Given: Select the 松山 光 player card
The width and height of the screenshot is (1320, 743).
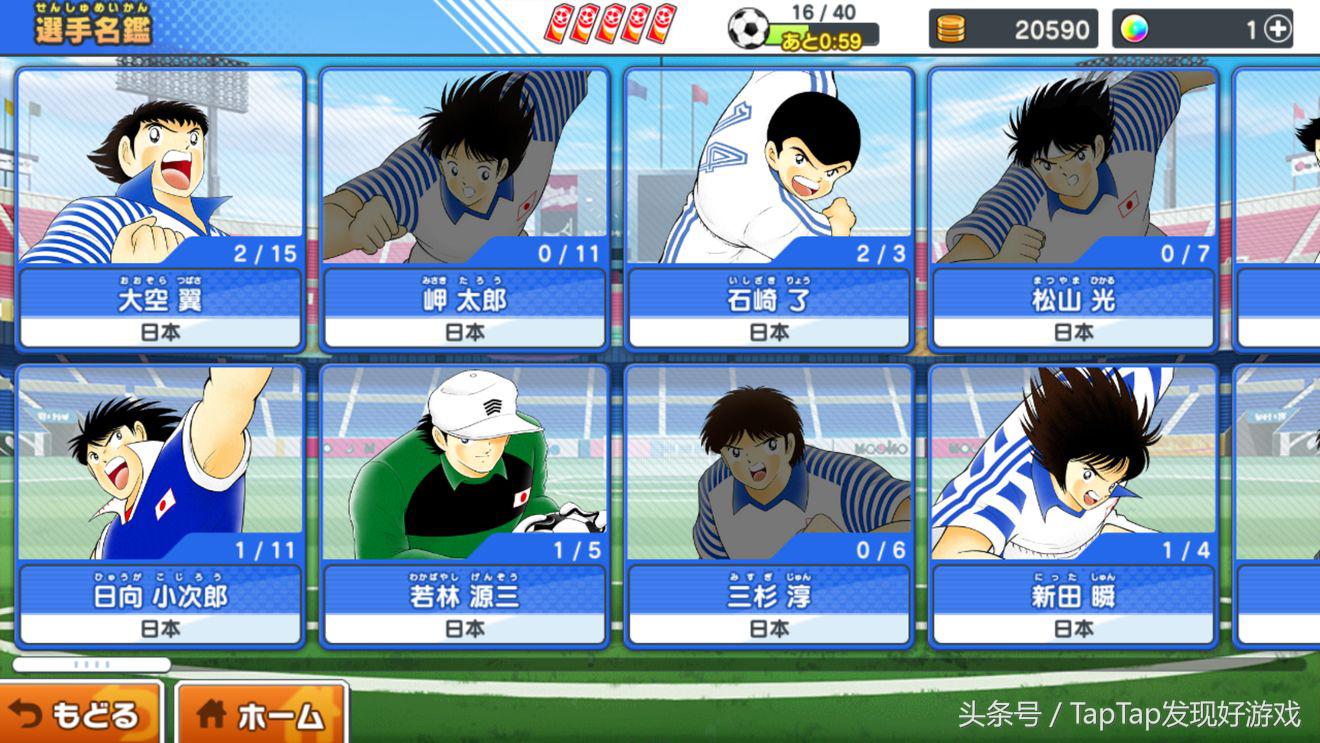Looking at the screenshot, I should click(x=1073, y=208).
